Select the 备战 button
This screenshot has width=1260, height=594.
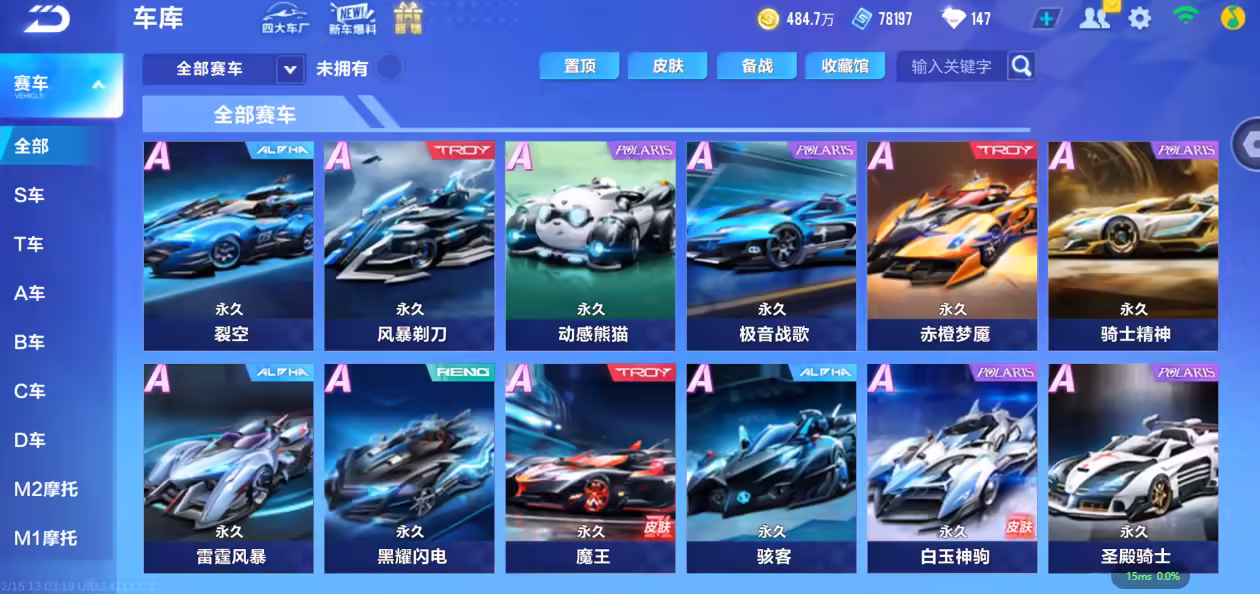(x=756, y=66)
